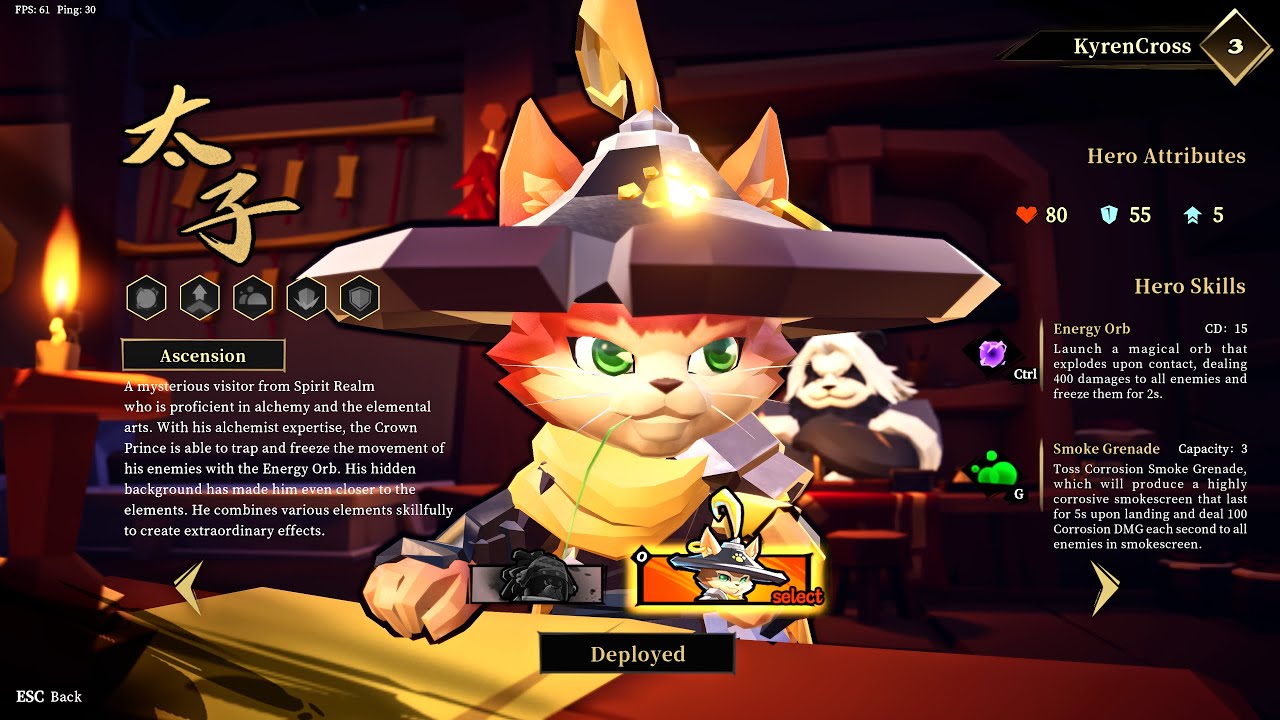Go back using the ESC Back button

(49, 696)
